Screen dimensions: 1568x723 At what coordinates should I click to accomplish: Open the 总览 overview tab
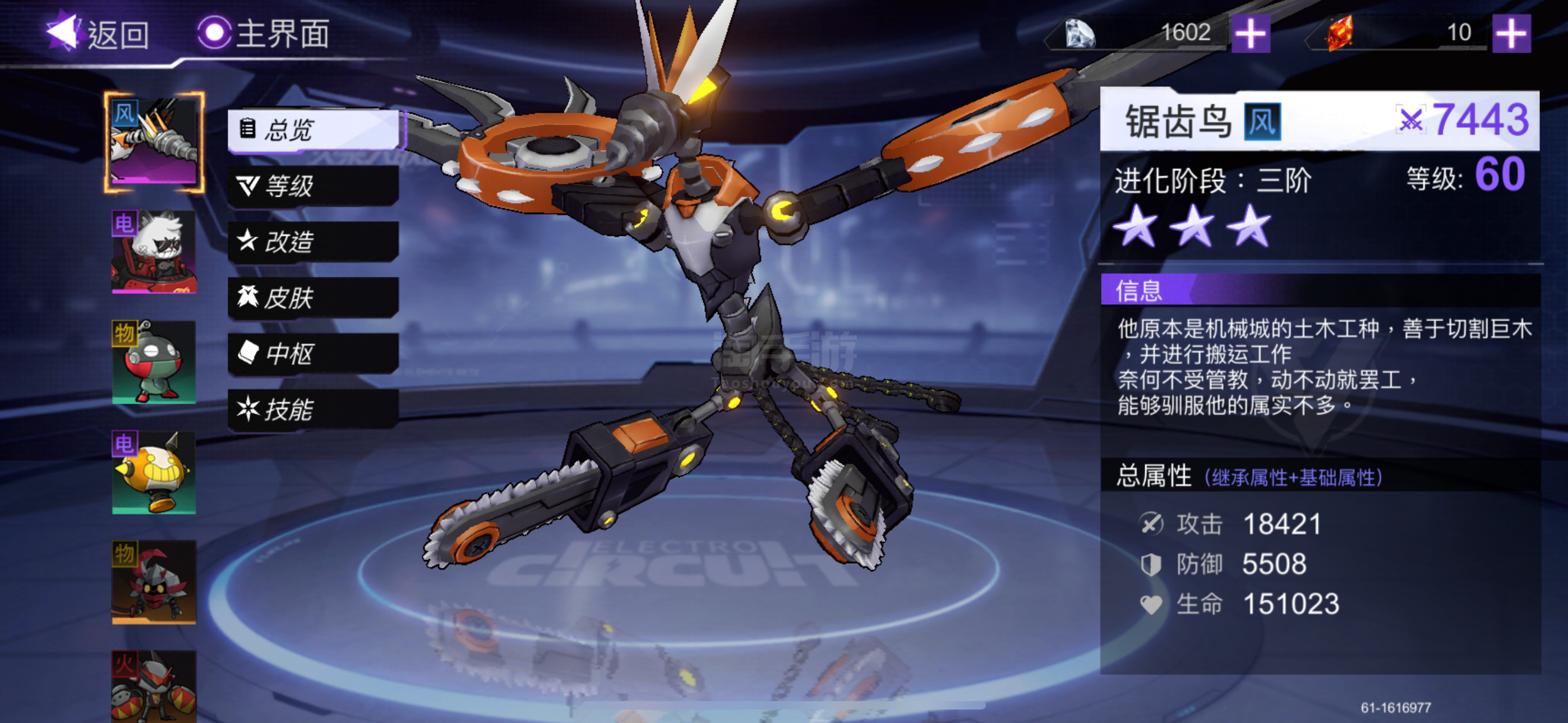[x=313, y=129]
